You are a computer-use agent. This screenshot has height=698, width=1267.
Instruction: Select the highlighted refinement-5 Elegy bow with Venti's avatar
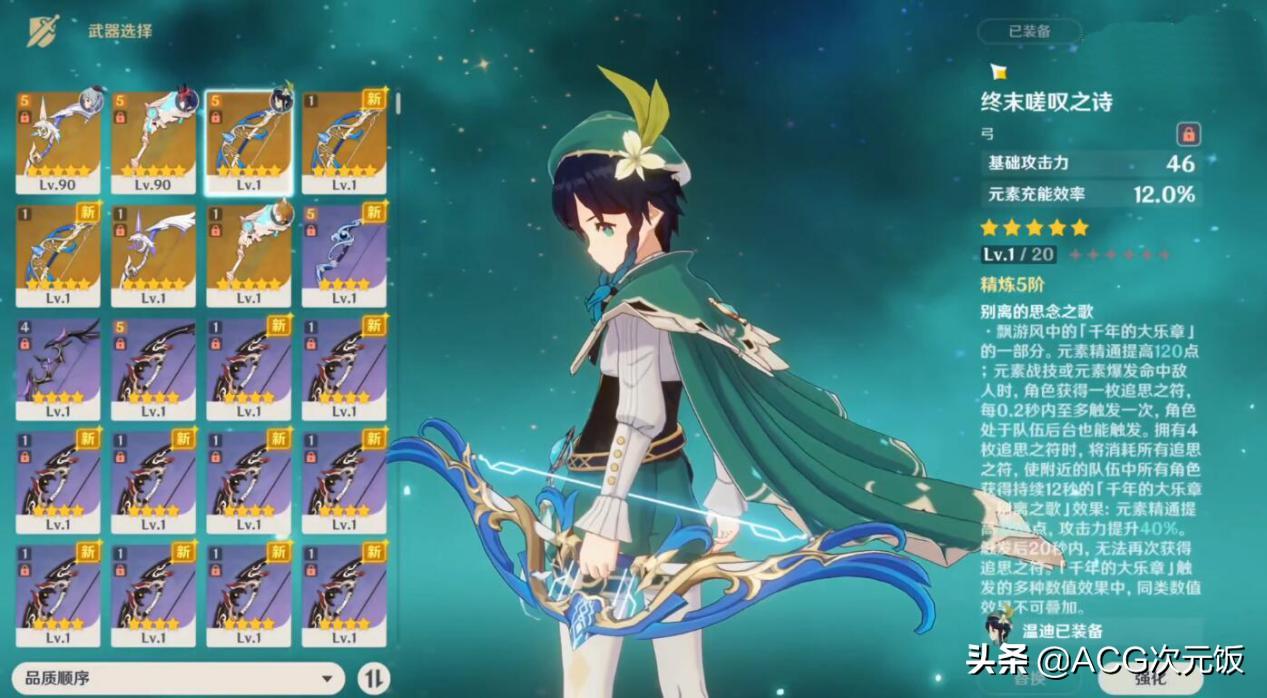coord(249,141)
